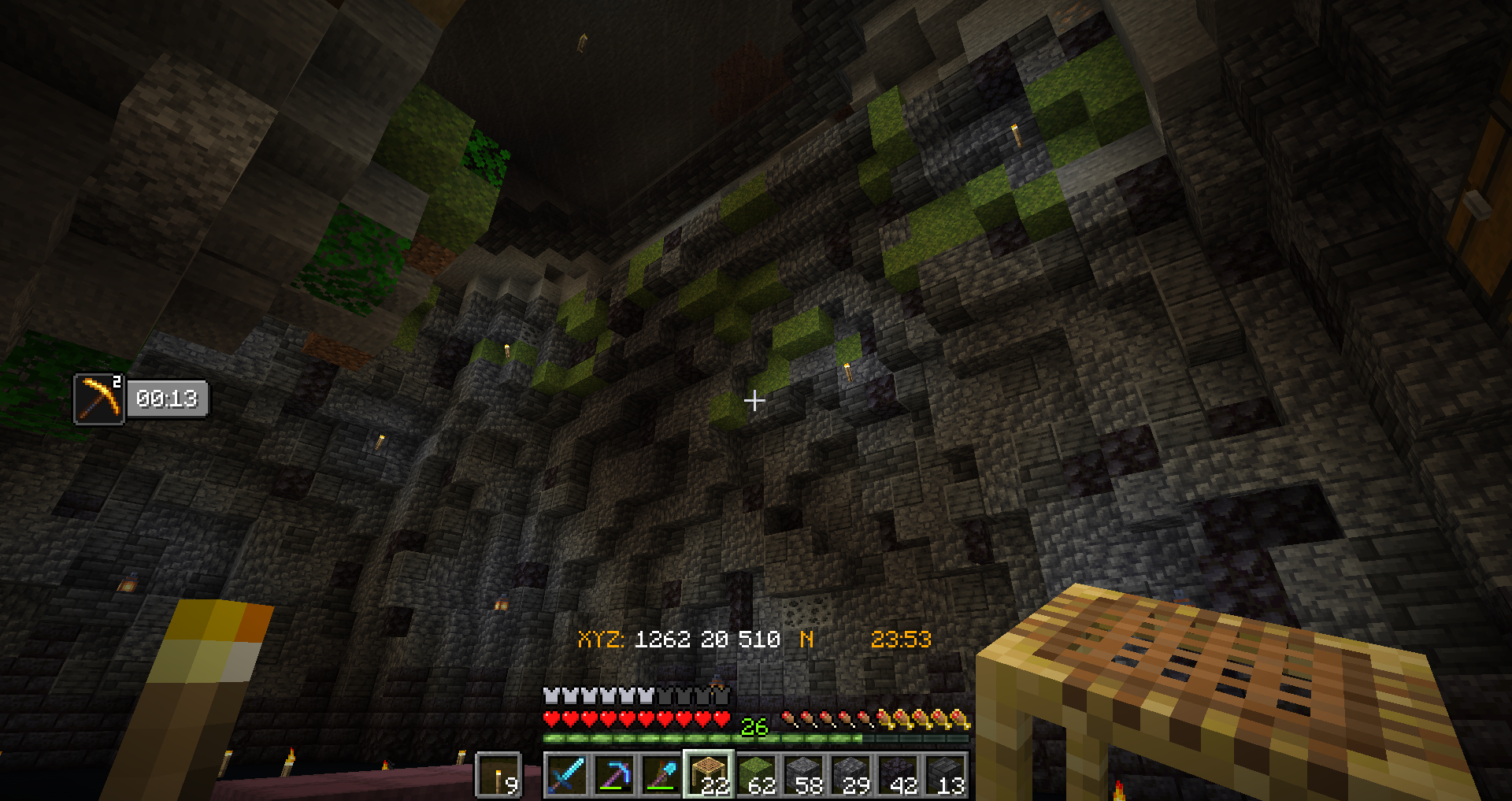Image resolution: width=1512 pixels, height=801 pixels.
Task: Select the diamond sword hotbar slot
Action: point(566,775)
